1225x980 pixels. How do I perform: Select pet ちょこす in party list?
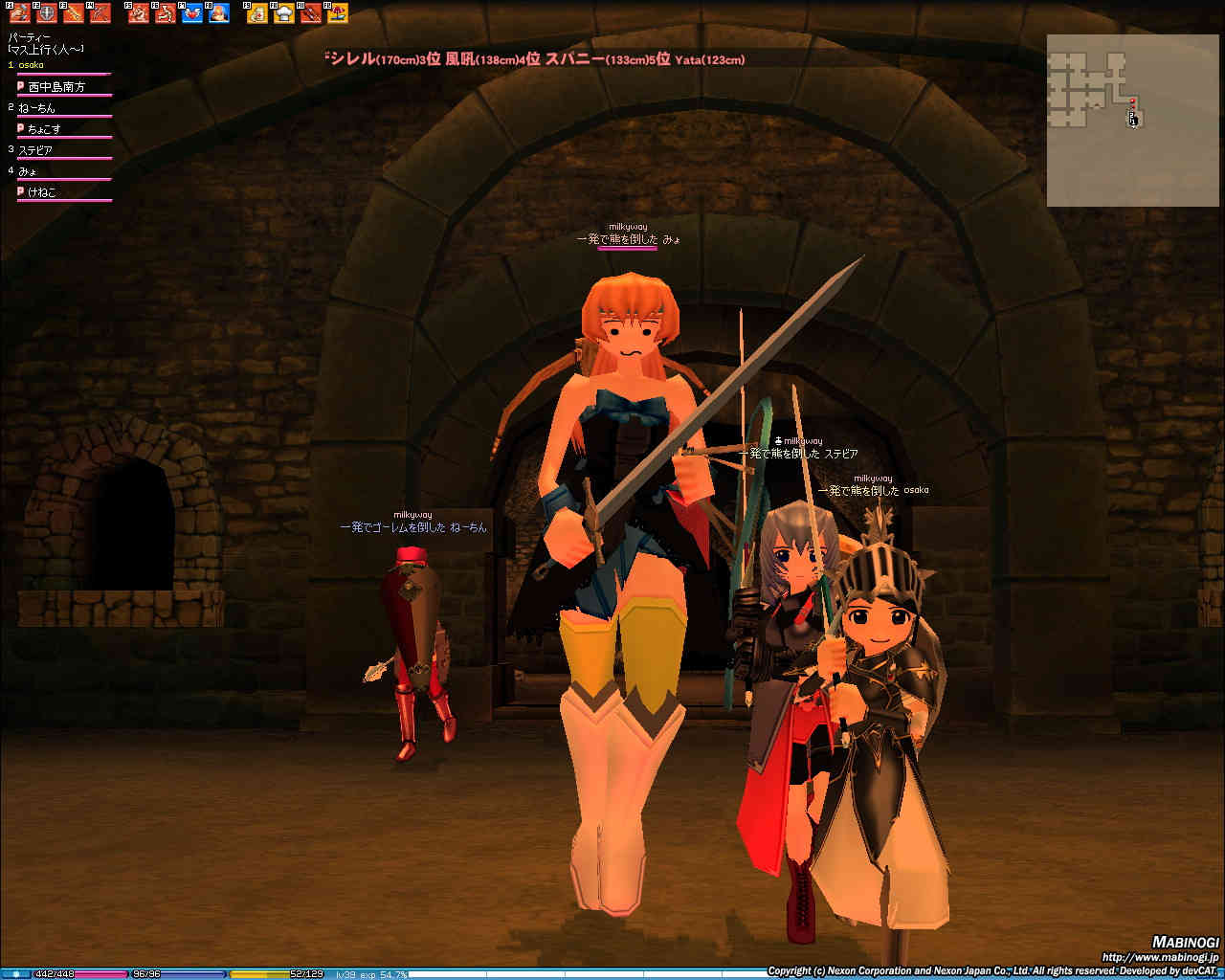(45, 129)
